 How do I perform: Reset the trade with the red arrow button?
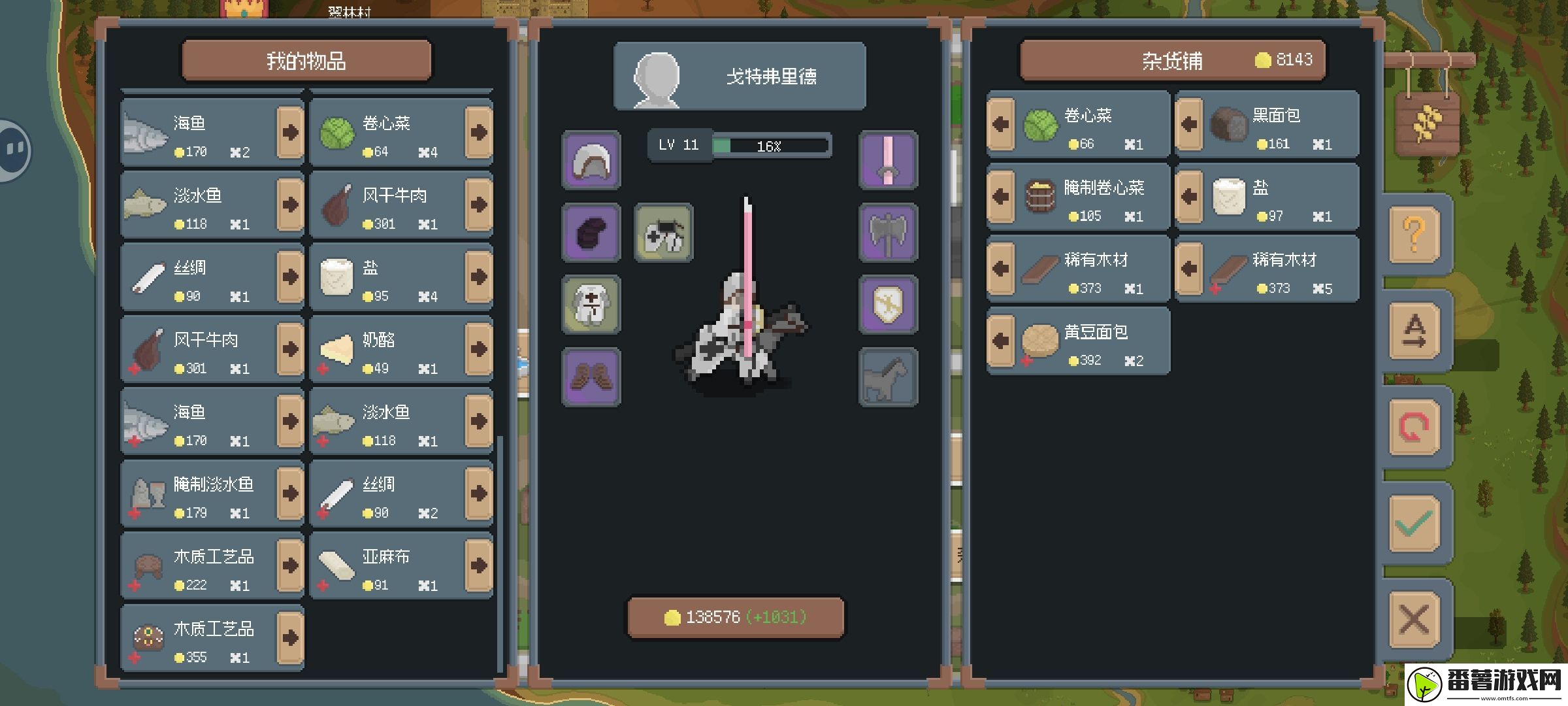[x=1414, y=427]
